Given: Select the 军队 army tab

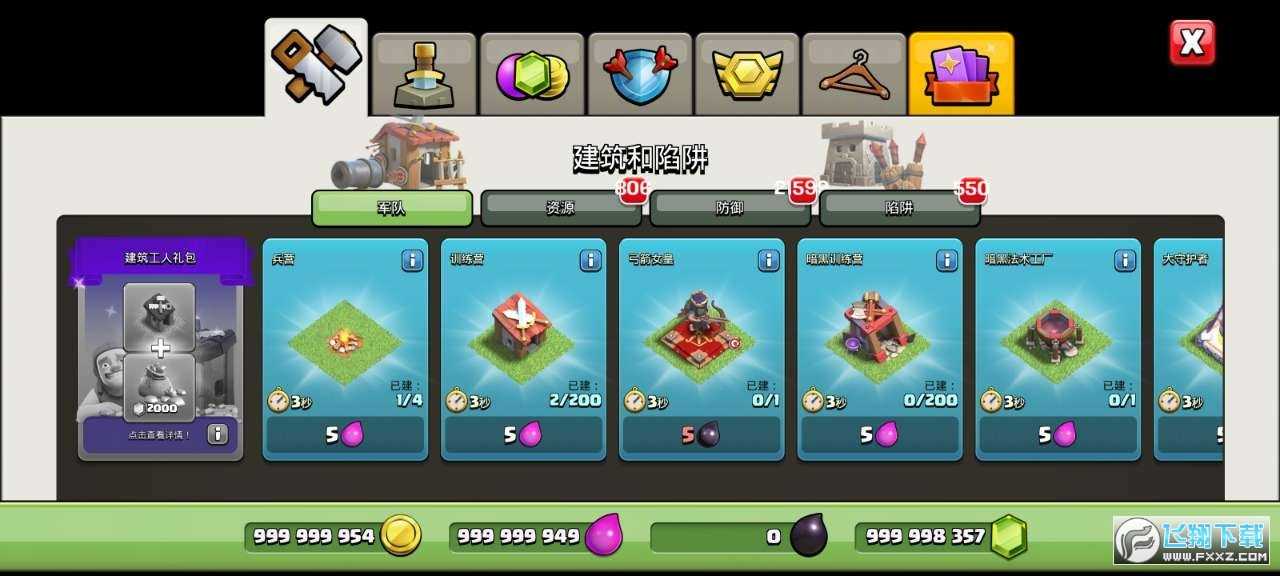Looking at the screenshot, I should (x=391, y=208).
